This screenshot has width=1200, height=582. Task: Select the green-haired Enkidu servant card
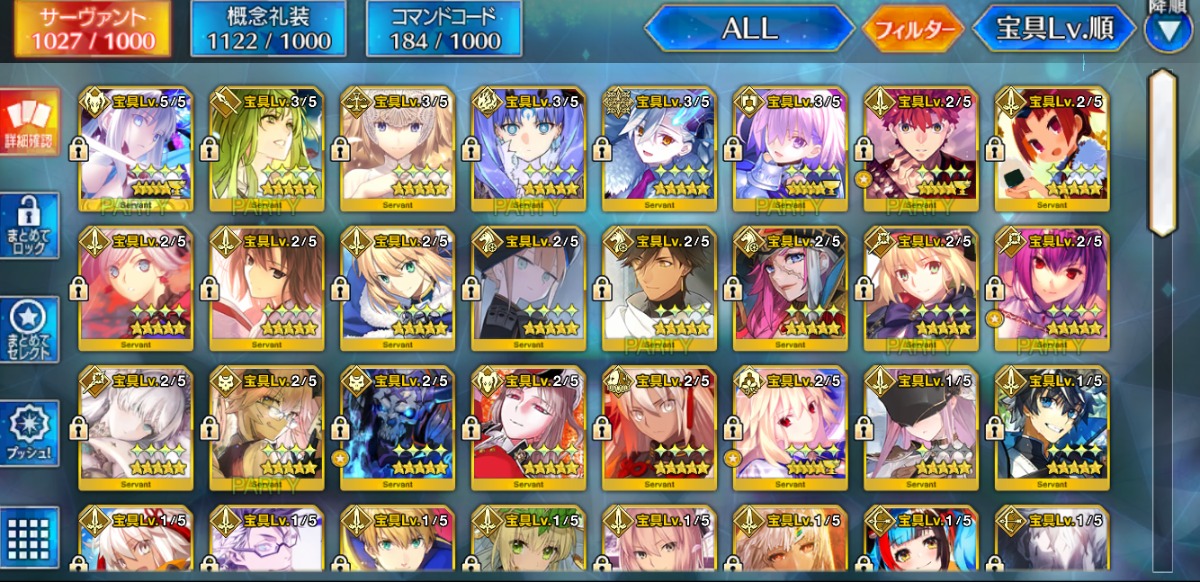(266, 148)
